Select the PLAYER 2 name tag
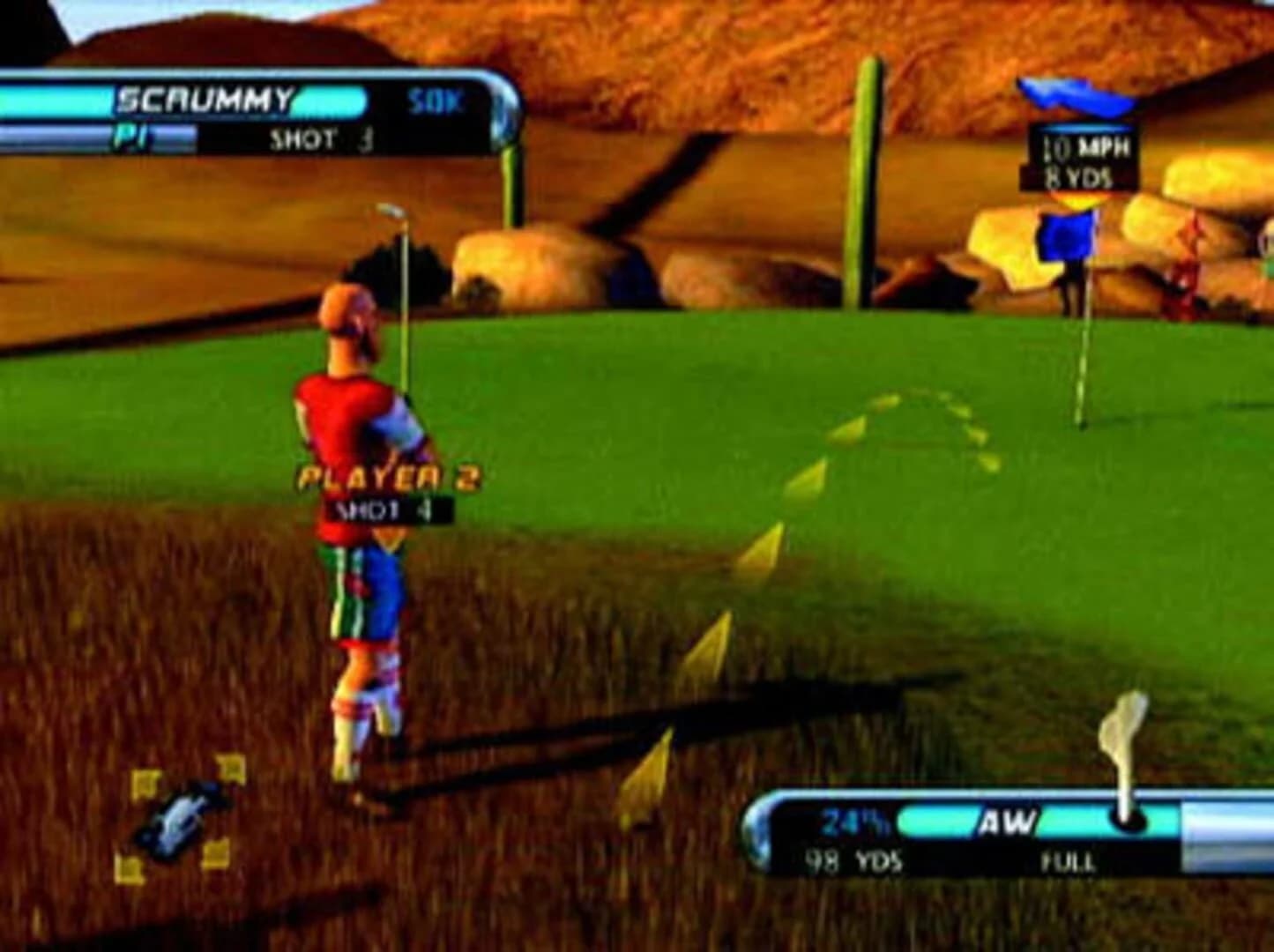 (x=385, y=476)
